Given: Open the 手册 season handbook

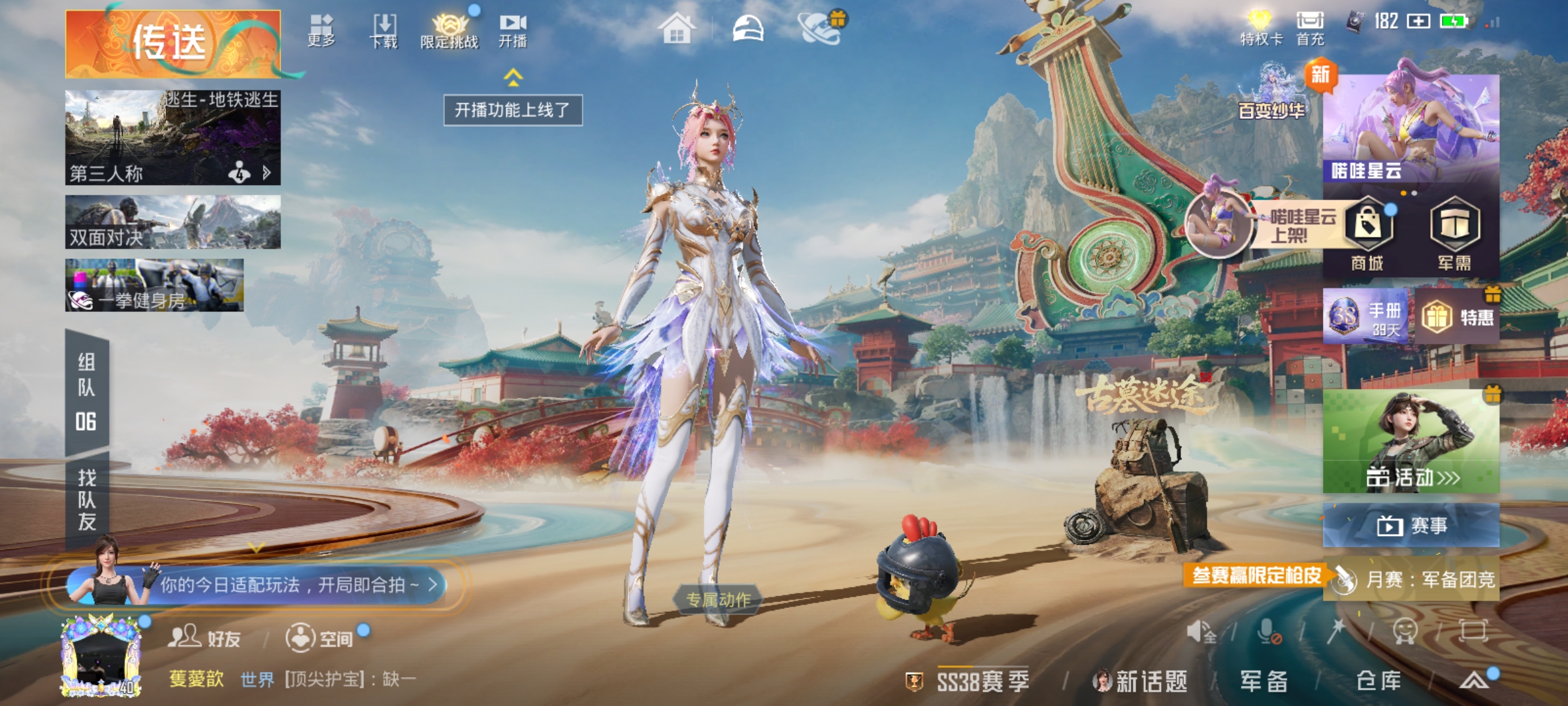Looking at the screenshot, I should click(1367, 316).
